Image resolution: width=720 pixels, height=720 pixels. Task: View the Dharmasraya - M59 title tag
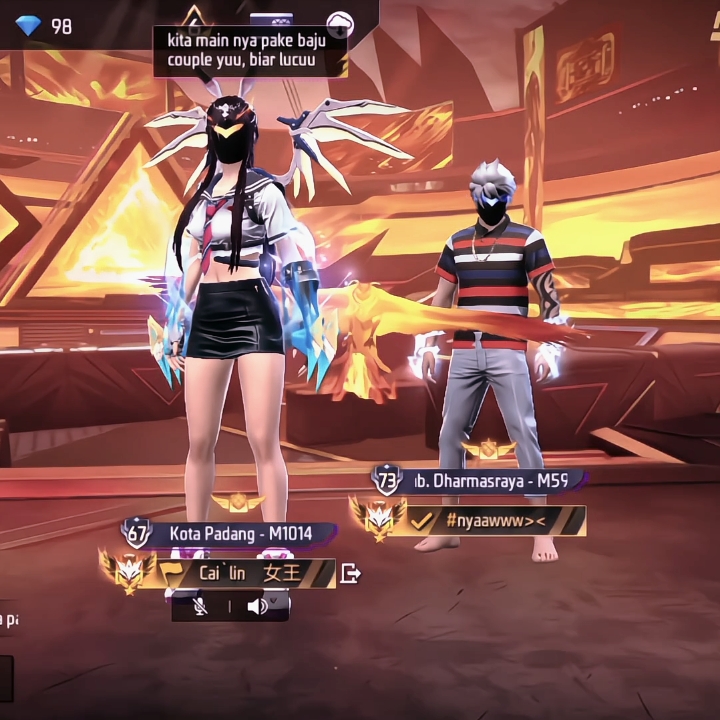click(x=490, y=480)
